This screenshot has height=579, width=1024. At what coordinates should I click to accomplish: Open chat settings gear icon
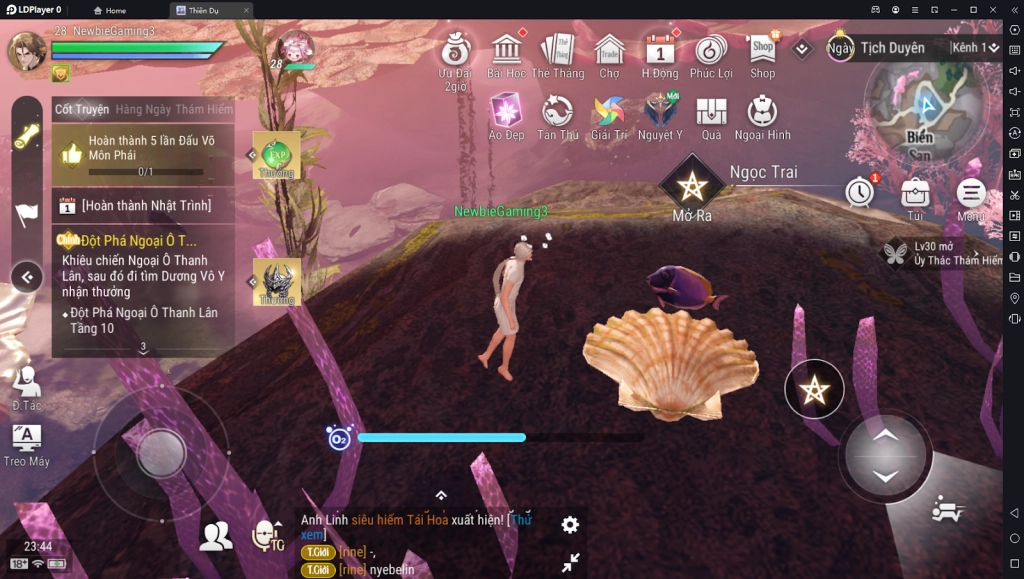570,524
